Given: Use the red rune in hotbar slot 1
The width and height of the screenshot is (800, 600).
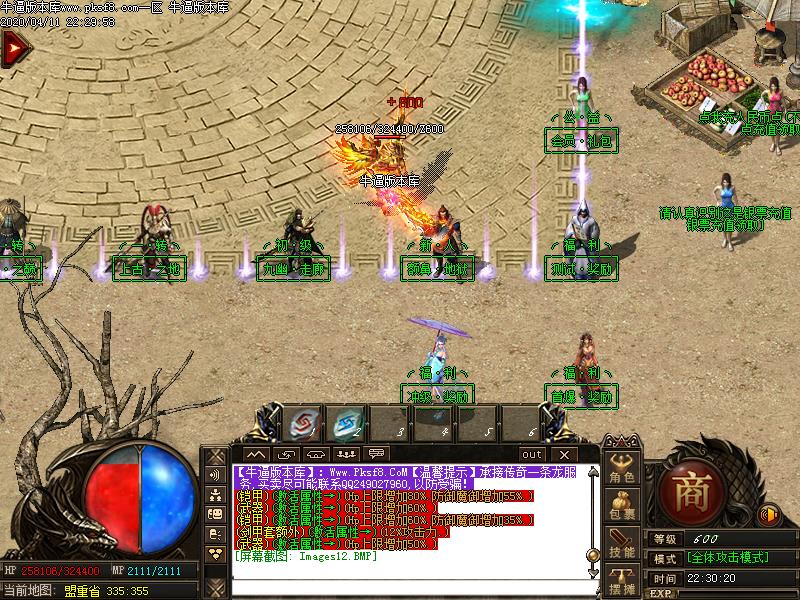Looking at the screenshot, I should (301, 425).
